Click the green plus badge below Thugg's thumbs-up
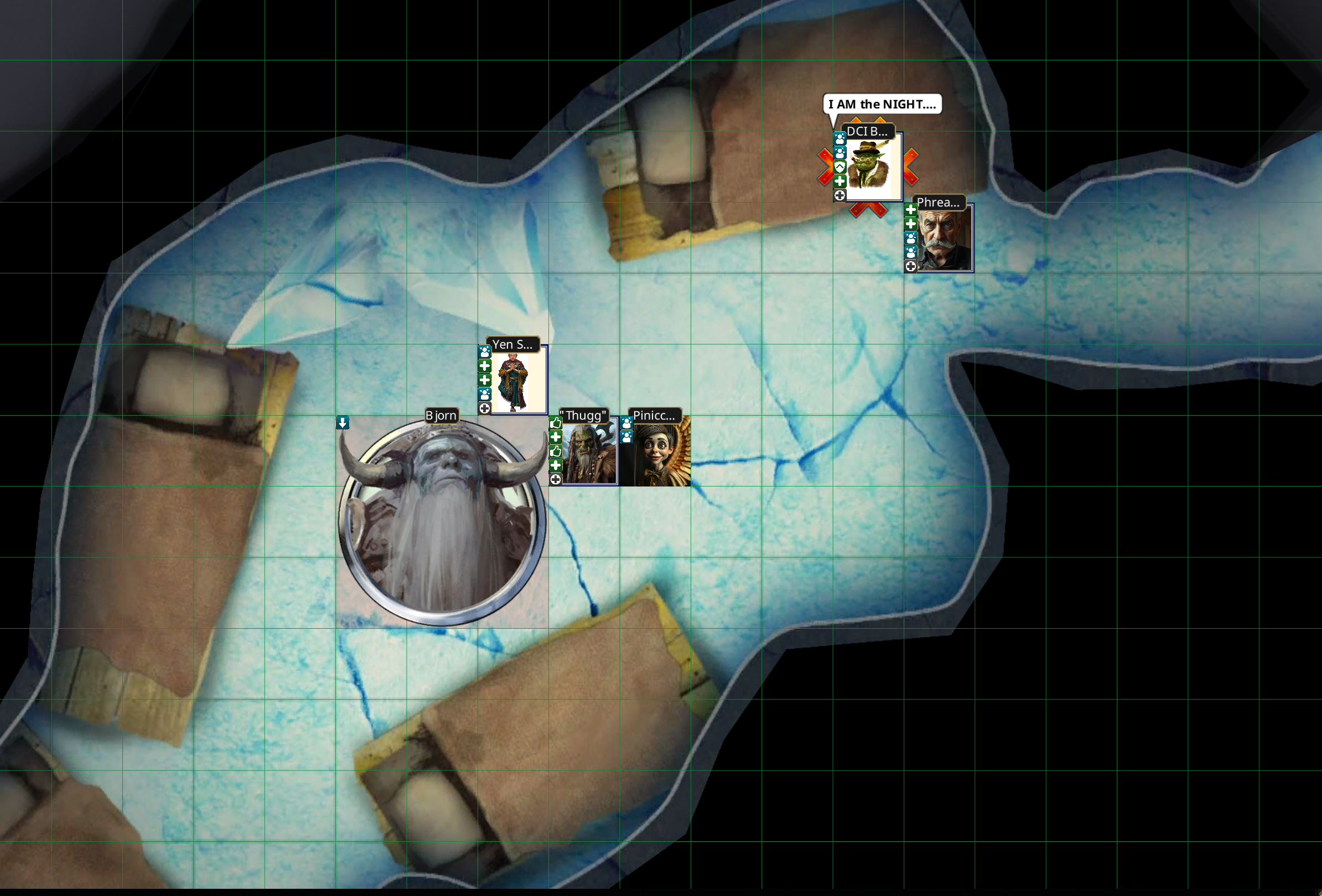This screenshot has width=1322, height=896. pyautogui.click(x=556, y=437)
